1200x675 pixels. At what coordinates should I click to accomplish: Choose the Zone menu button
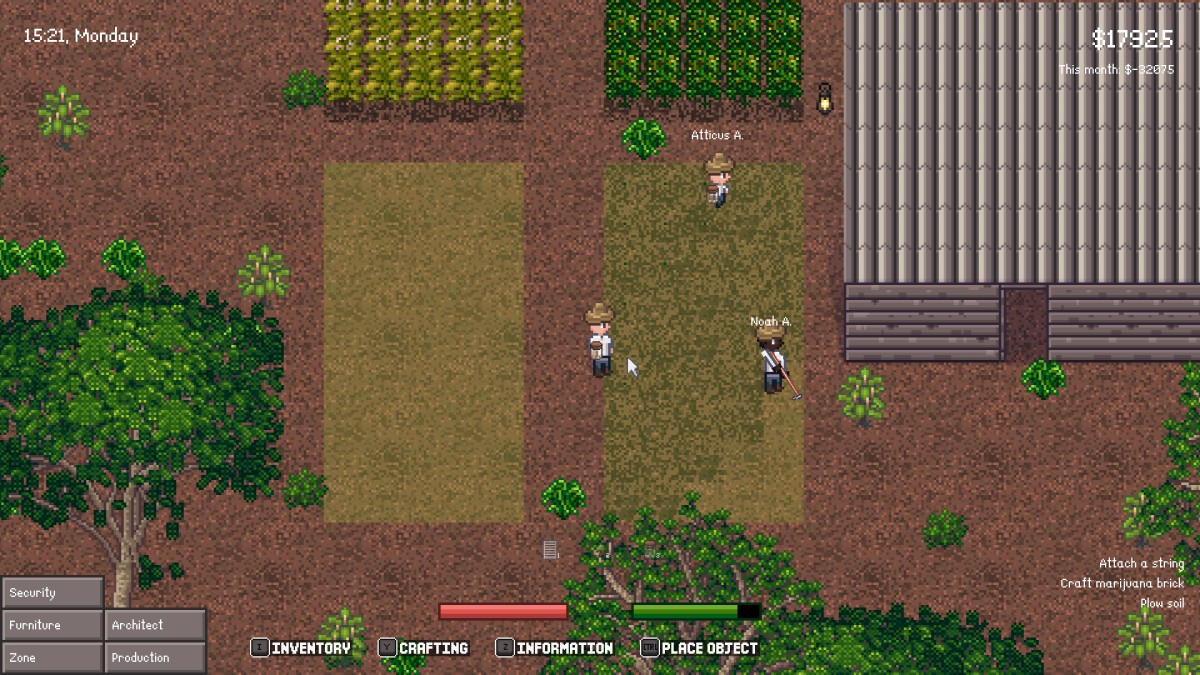point(52,658)
